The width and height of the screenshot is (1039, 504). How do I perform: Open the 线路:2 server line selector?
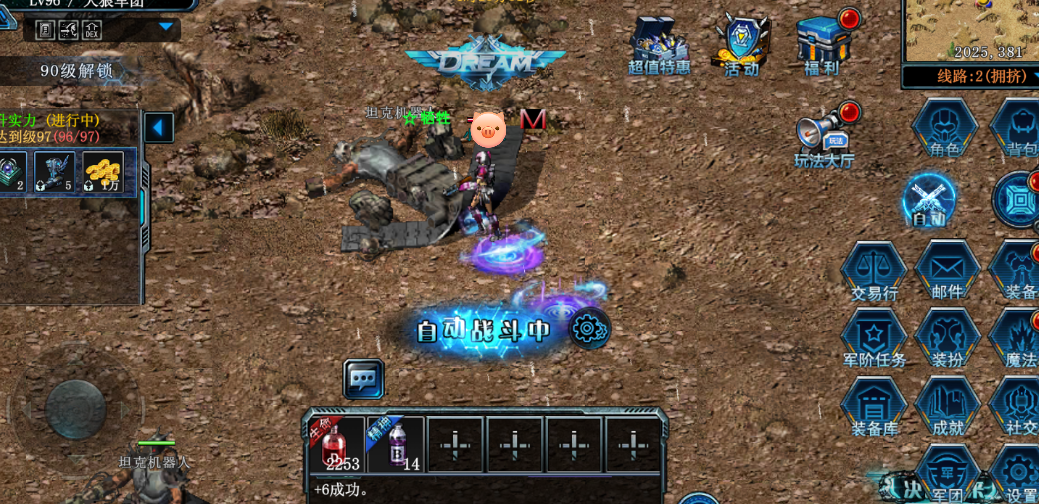pos(968,77)
